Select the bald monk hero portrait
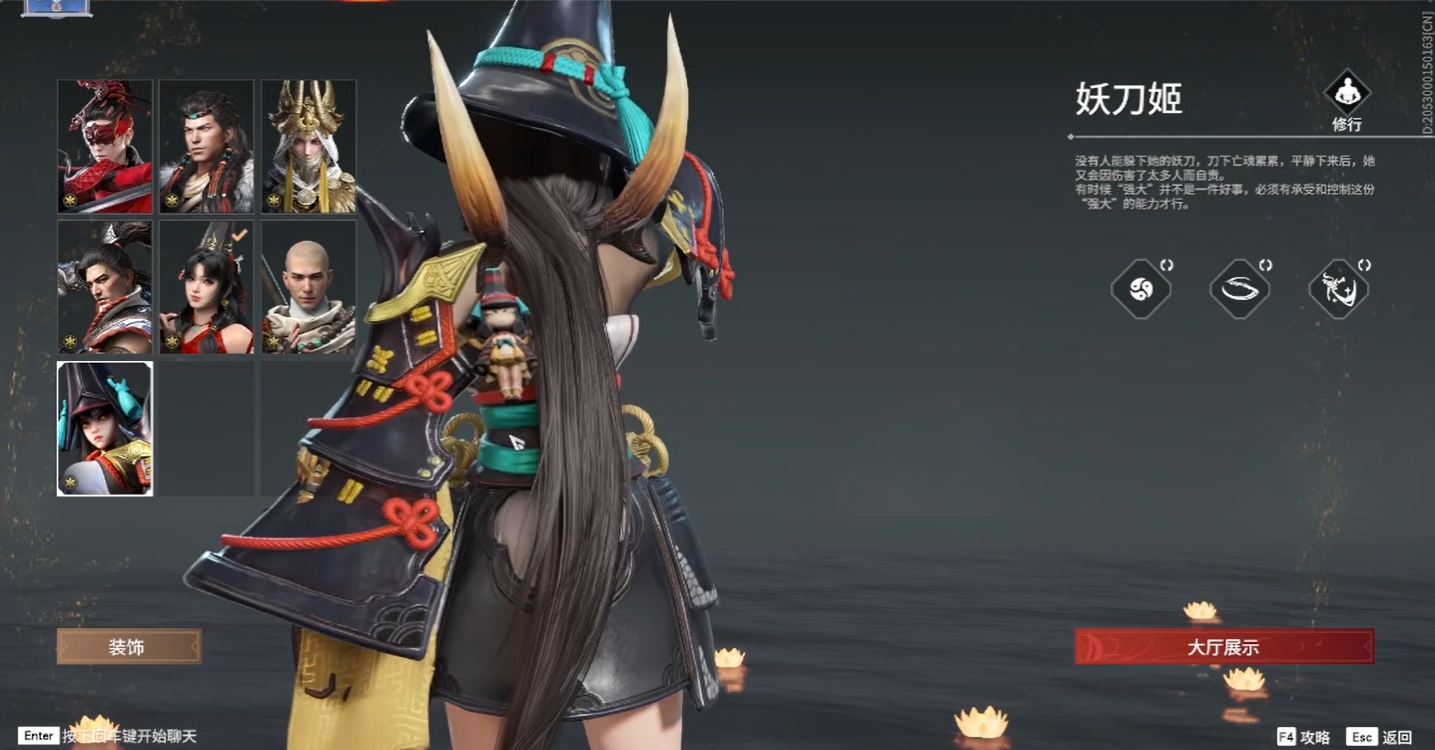1435x750 pixels. [x=308, y=287]
